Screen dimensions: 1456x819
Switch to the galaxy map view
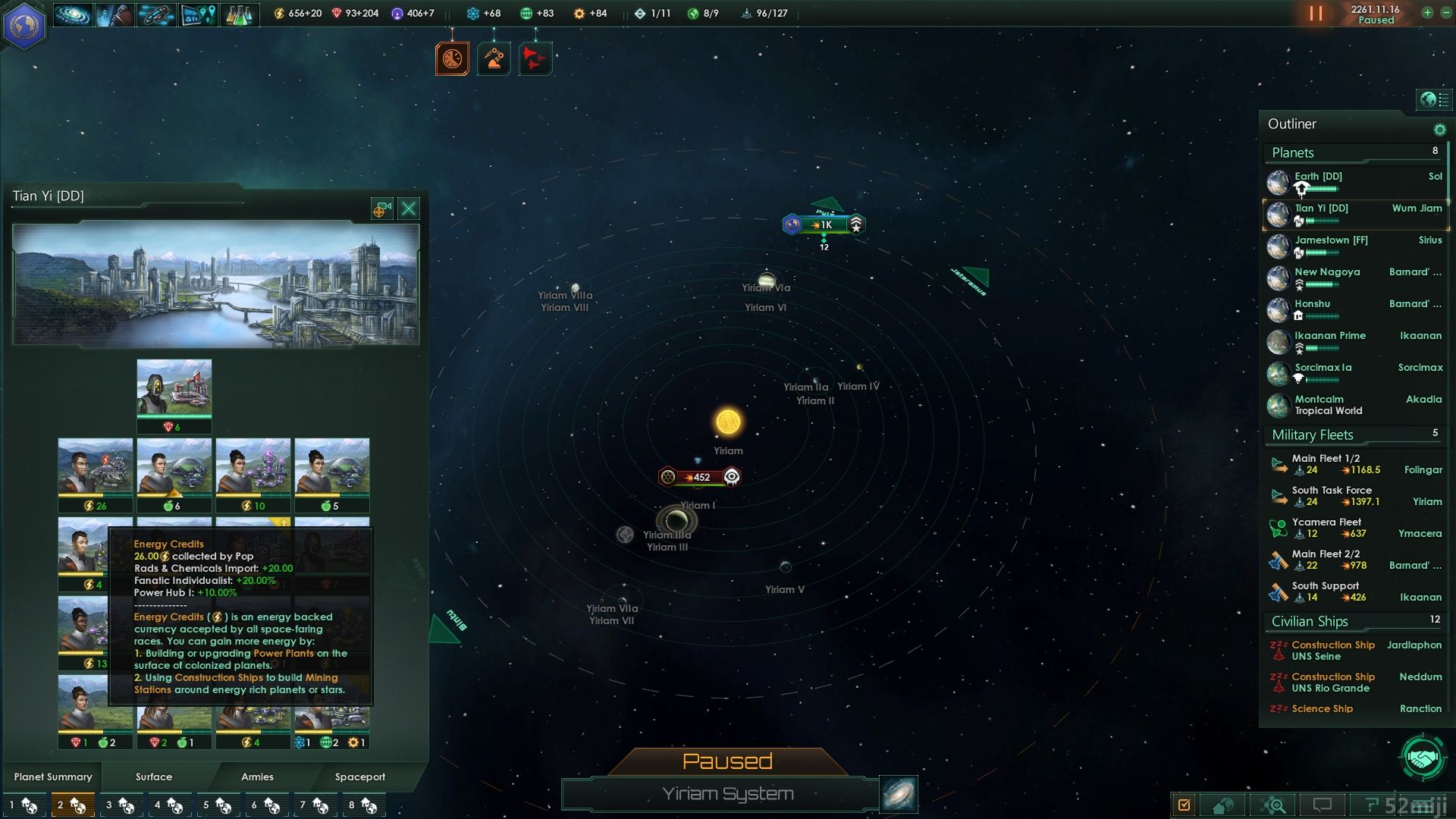pos(899,794)
